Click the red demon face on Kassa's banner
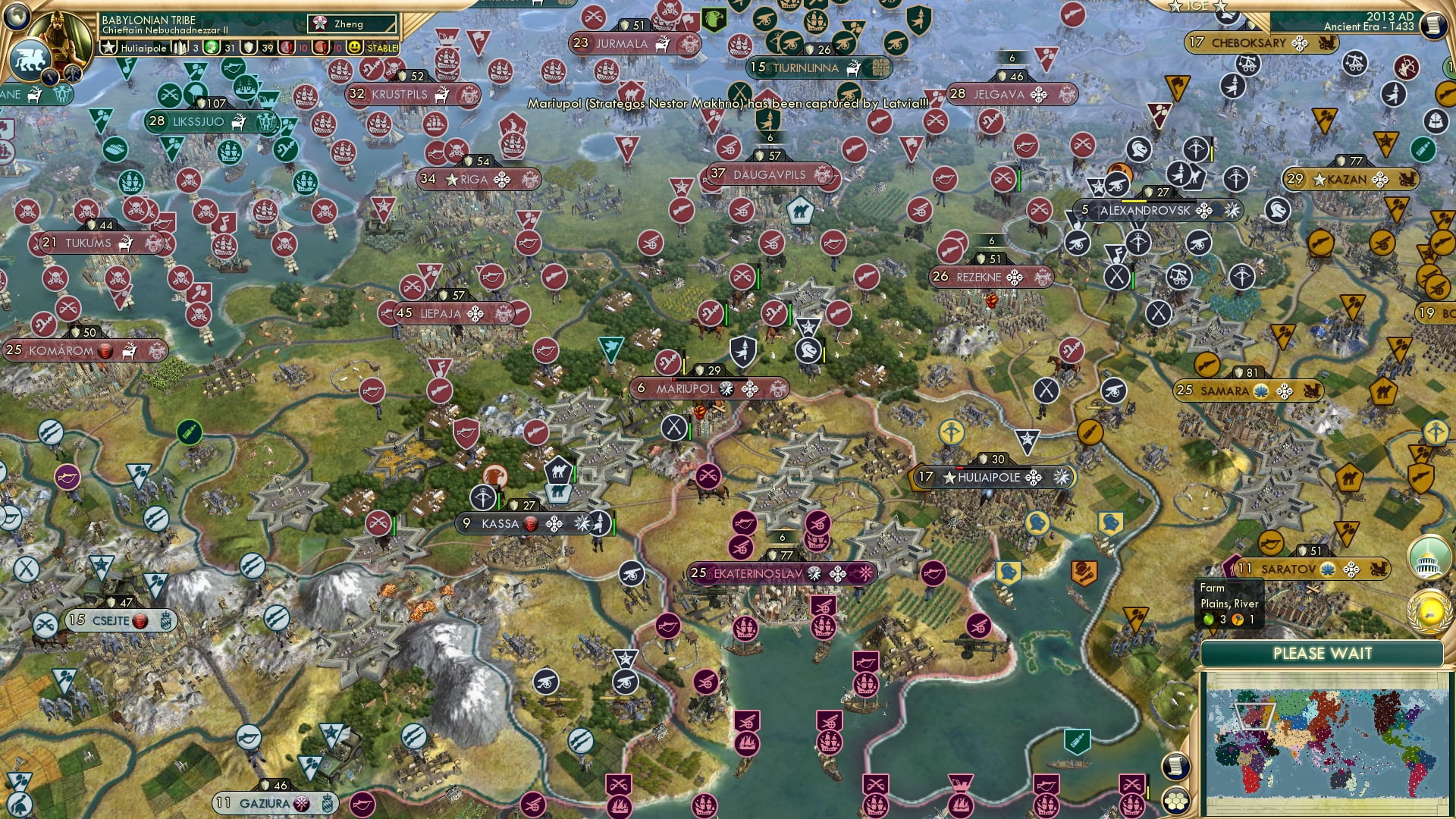Viewport: 1456px width, 819px height. click(531, 524)
